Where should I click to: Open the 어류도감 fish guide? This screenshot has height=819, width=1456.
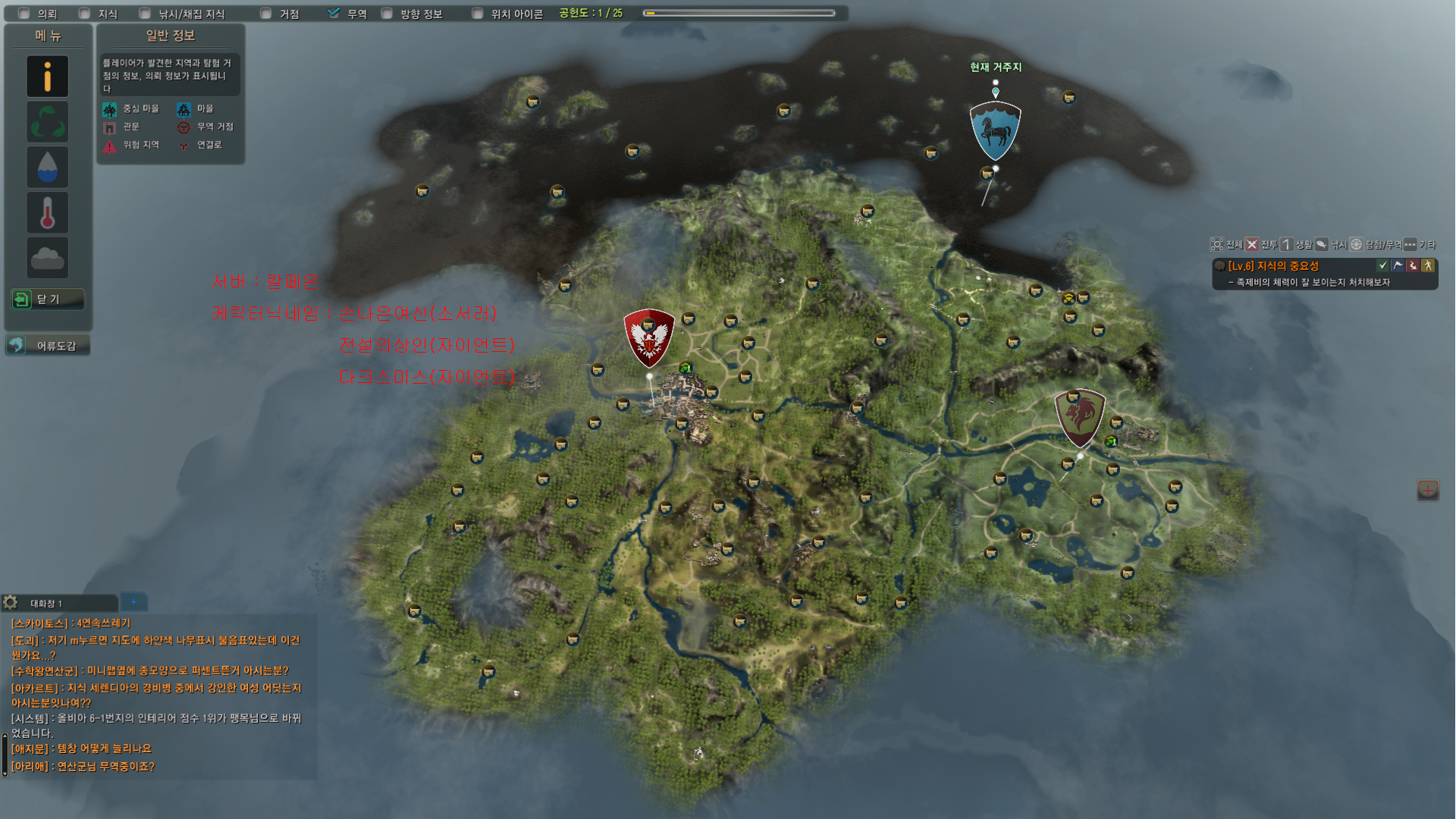[48, 346]
